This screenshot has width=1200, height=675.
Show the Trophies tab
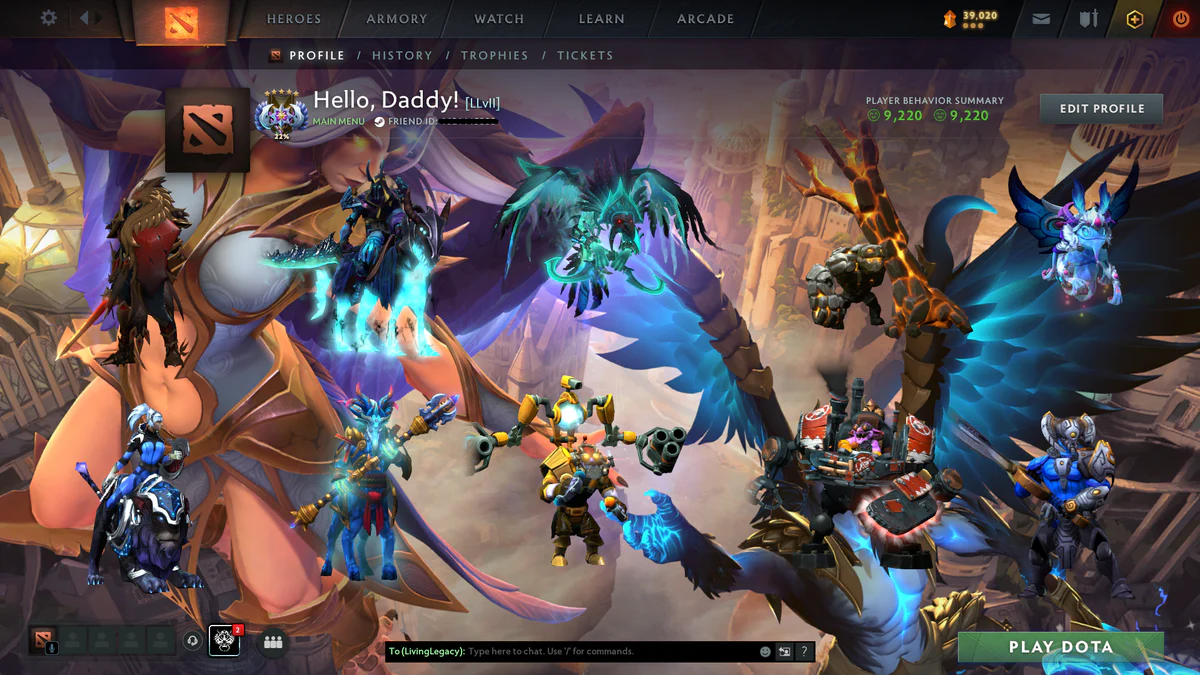494,56
